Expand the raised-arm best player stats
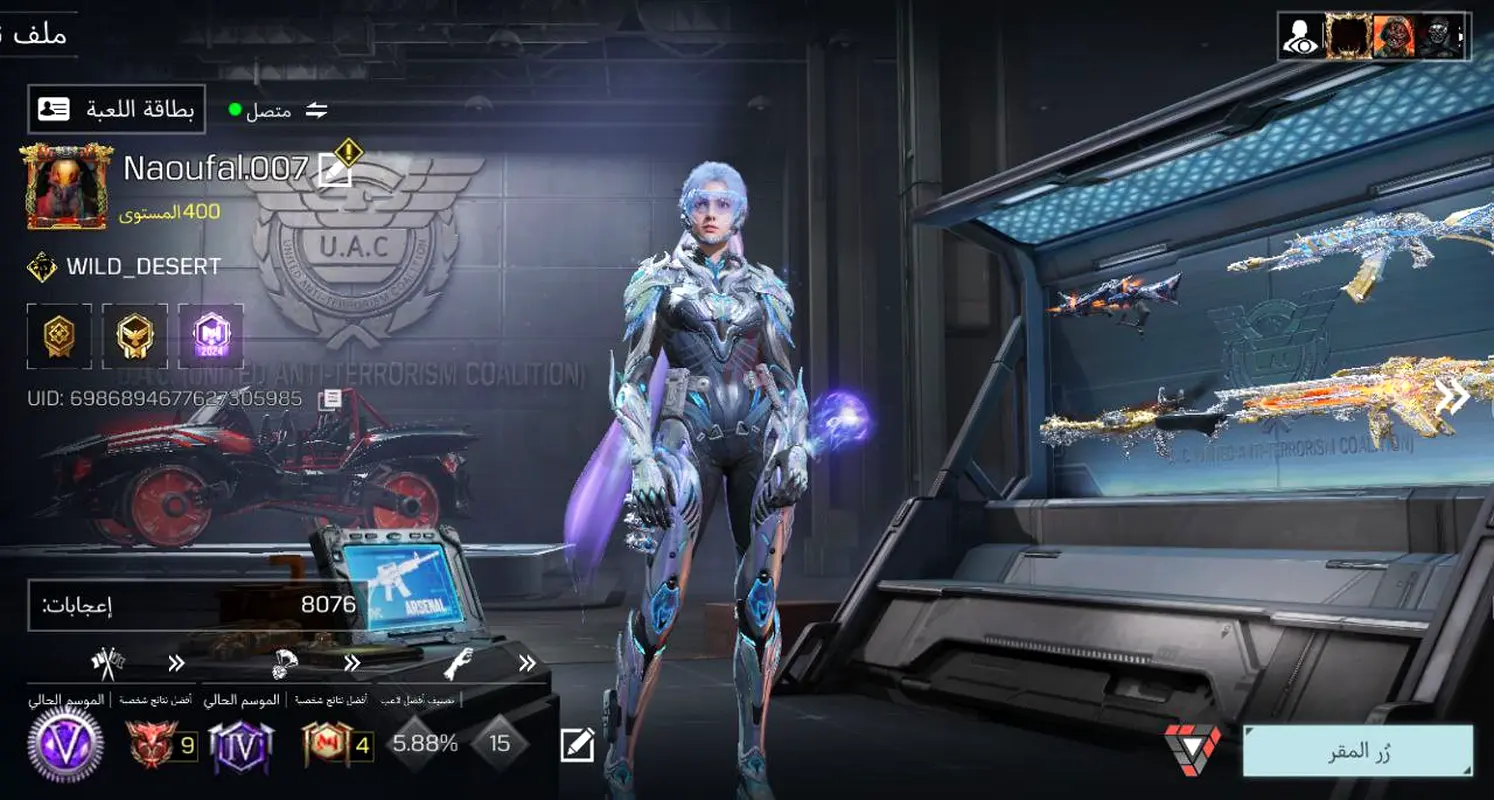Viewport: 1494px width, 800px height. click(x=527, y=662)
